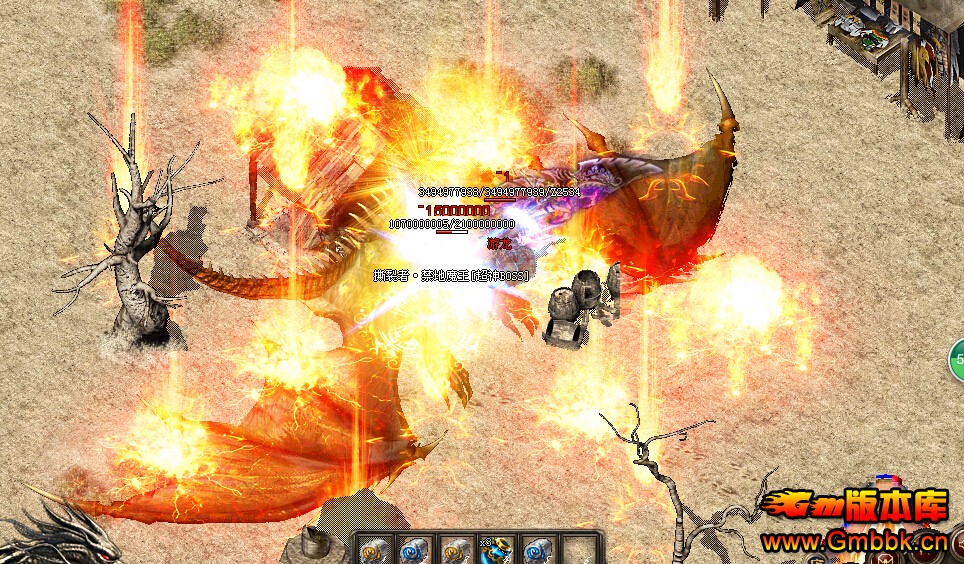Use the yellow scroll next to the blue potion
This screenshot has height=564, width=964.
[x=456, y=550]
